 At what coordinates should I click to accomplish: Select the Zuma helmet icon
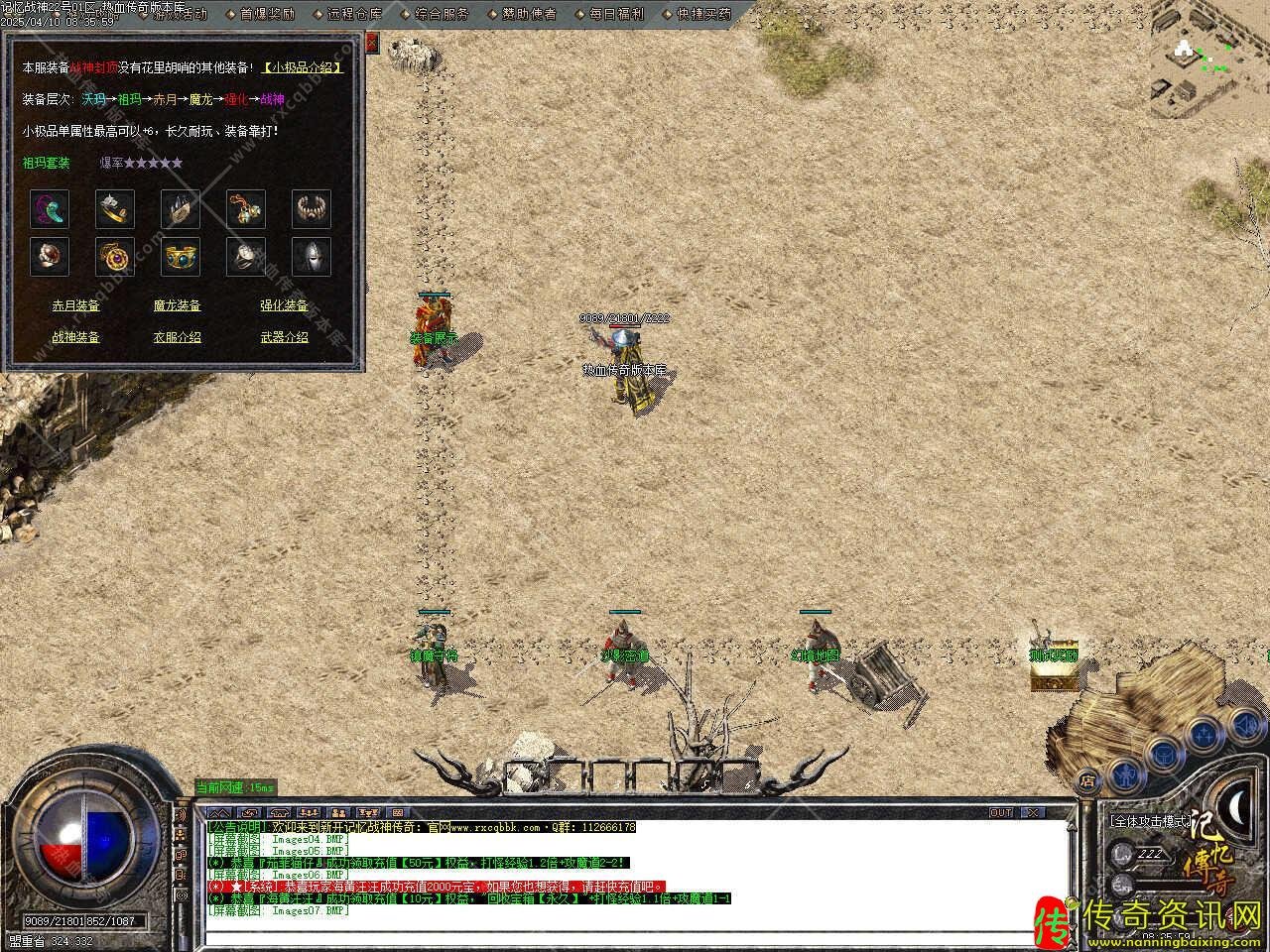pos(312,256)
